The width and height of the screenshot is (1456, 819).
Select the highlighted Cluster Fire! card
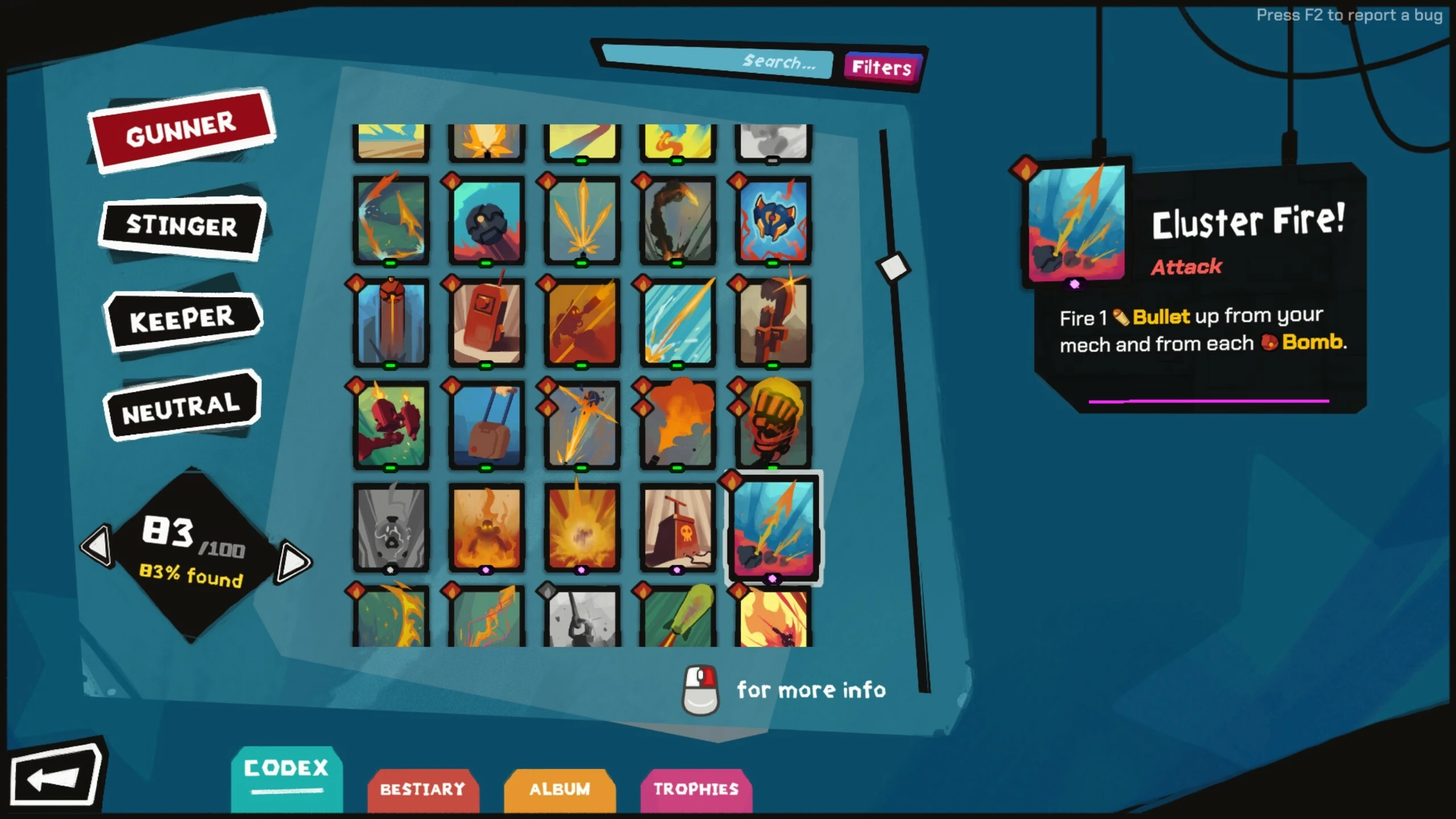point(773,528)
